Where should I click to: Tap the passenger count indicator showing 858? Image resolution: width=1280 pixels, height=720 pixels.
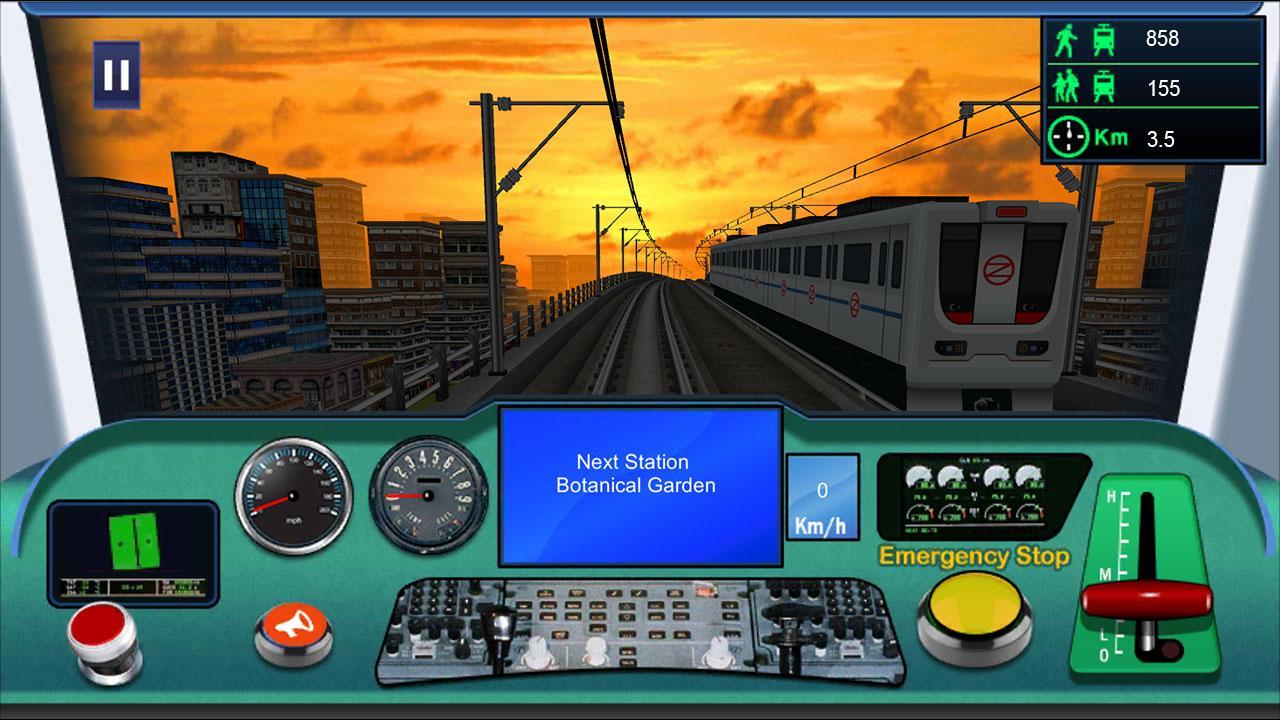point(1150,40)
